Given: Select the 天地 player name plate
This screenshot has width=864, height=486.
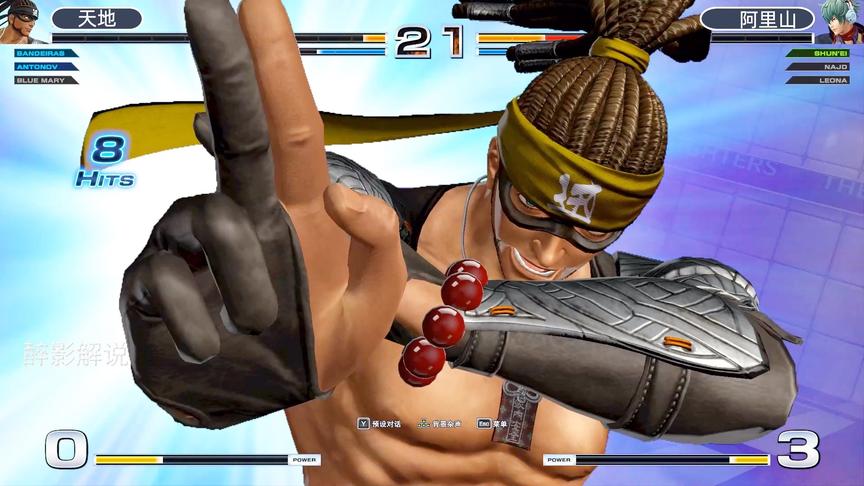Looking at the screenshot, I should point(97,19).
